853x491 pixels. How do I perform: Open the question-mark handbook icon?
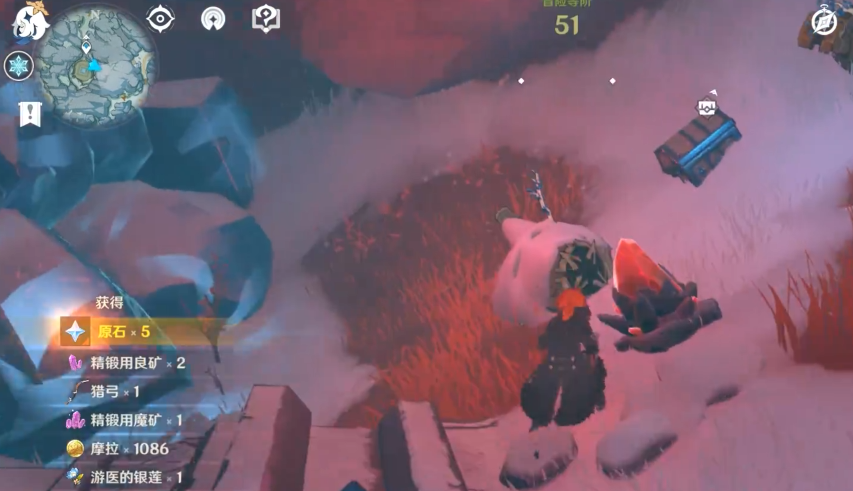[x=265, y=18]
